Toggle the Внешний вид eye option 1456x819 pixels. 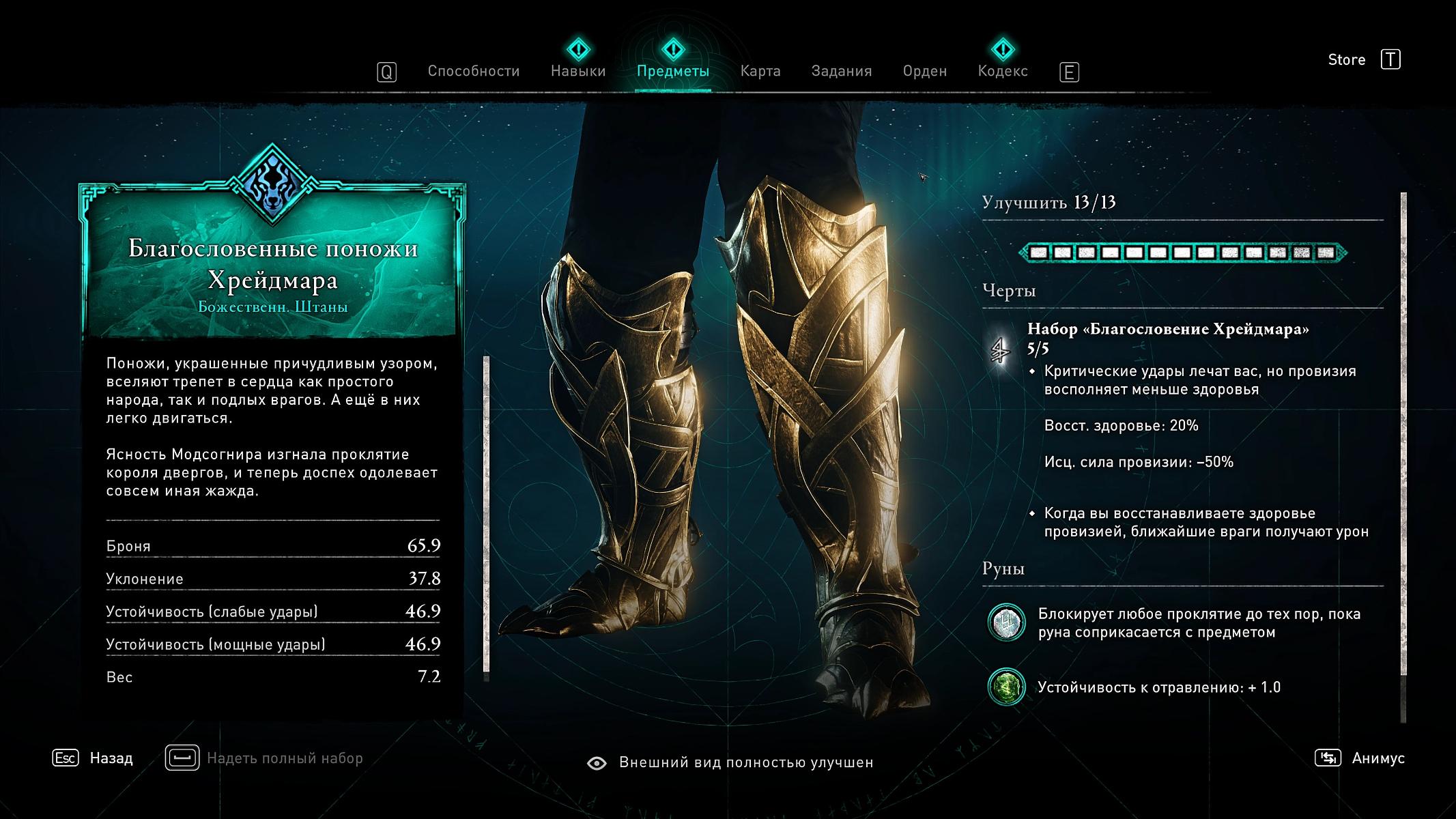pos(597,763)
